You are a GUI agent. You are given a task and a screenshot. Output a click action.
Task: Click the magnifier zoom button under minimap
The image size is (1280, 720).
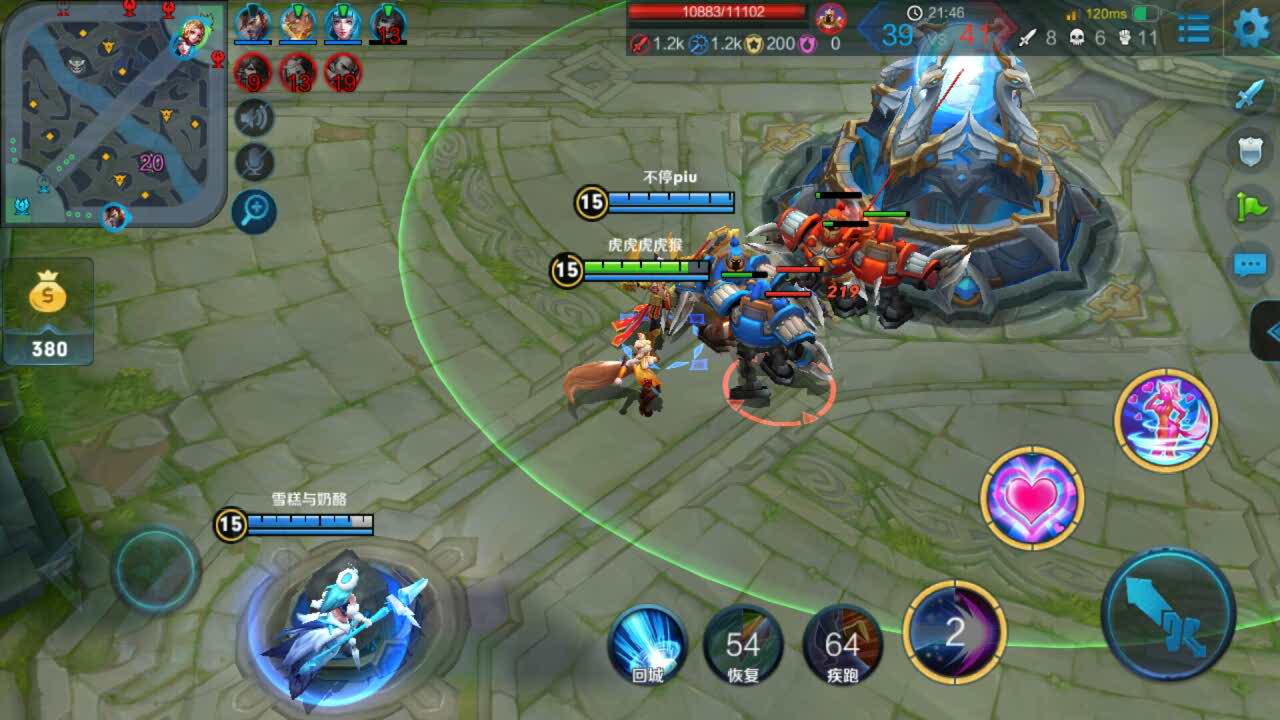(x=254, y=210)
